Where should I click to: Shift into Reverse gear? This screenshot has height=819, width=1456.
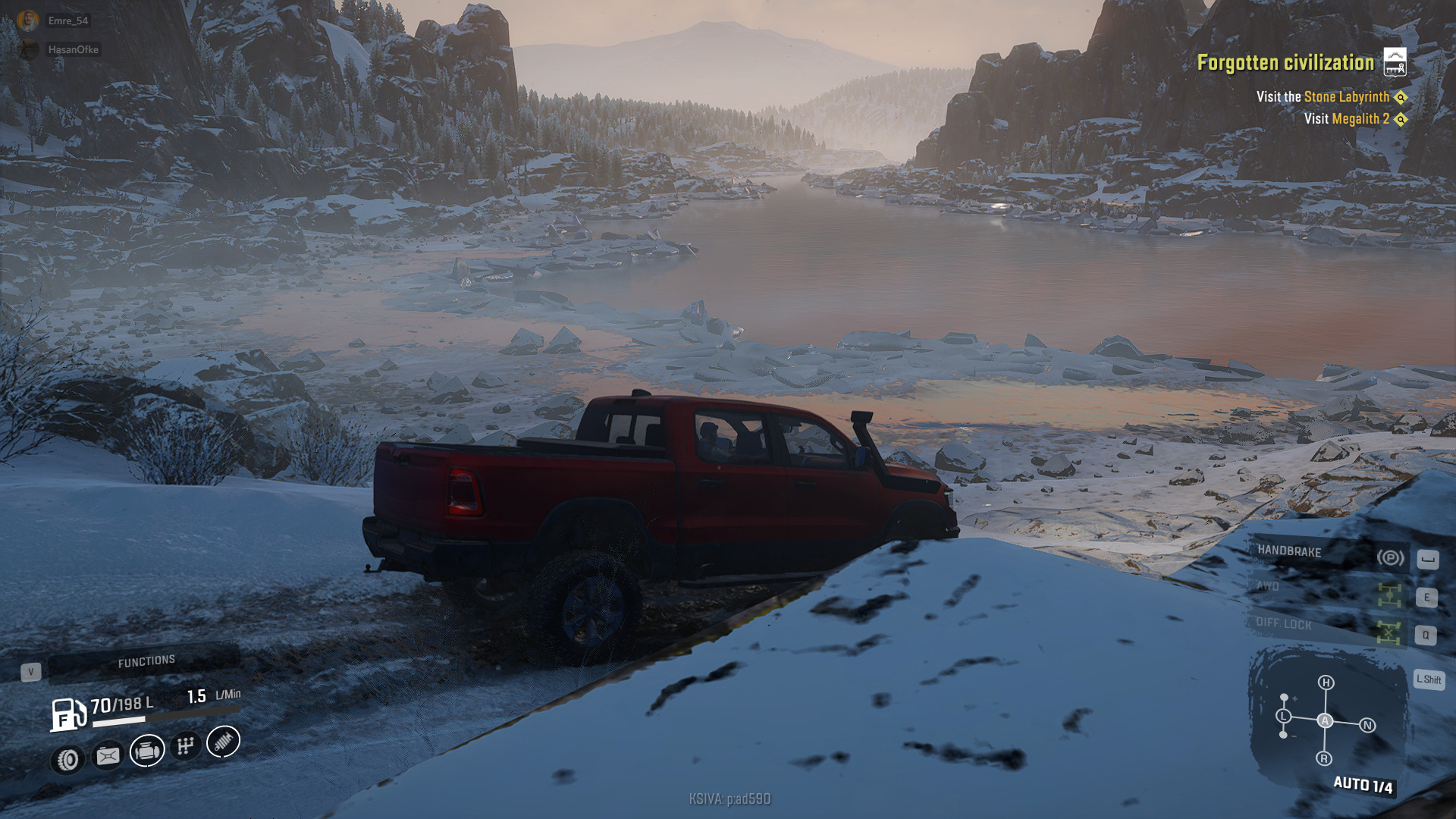[x=1324, y=758]
